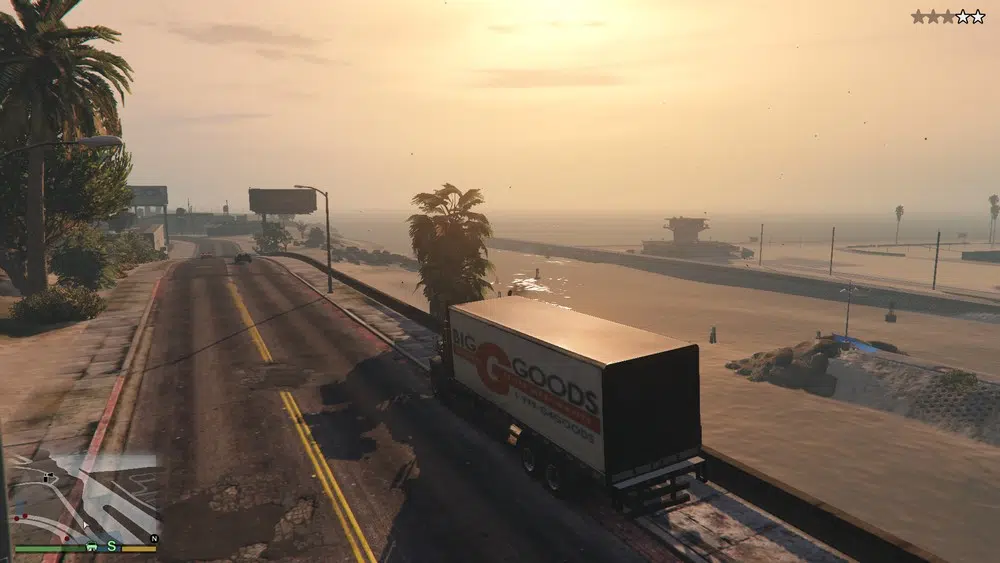This screenshot has height=563, width=1000.
Task: Click the north N compass marker
Action: tap(153, 538)
